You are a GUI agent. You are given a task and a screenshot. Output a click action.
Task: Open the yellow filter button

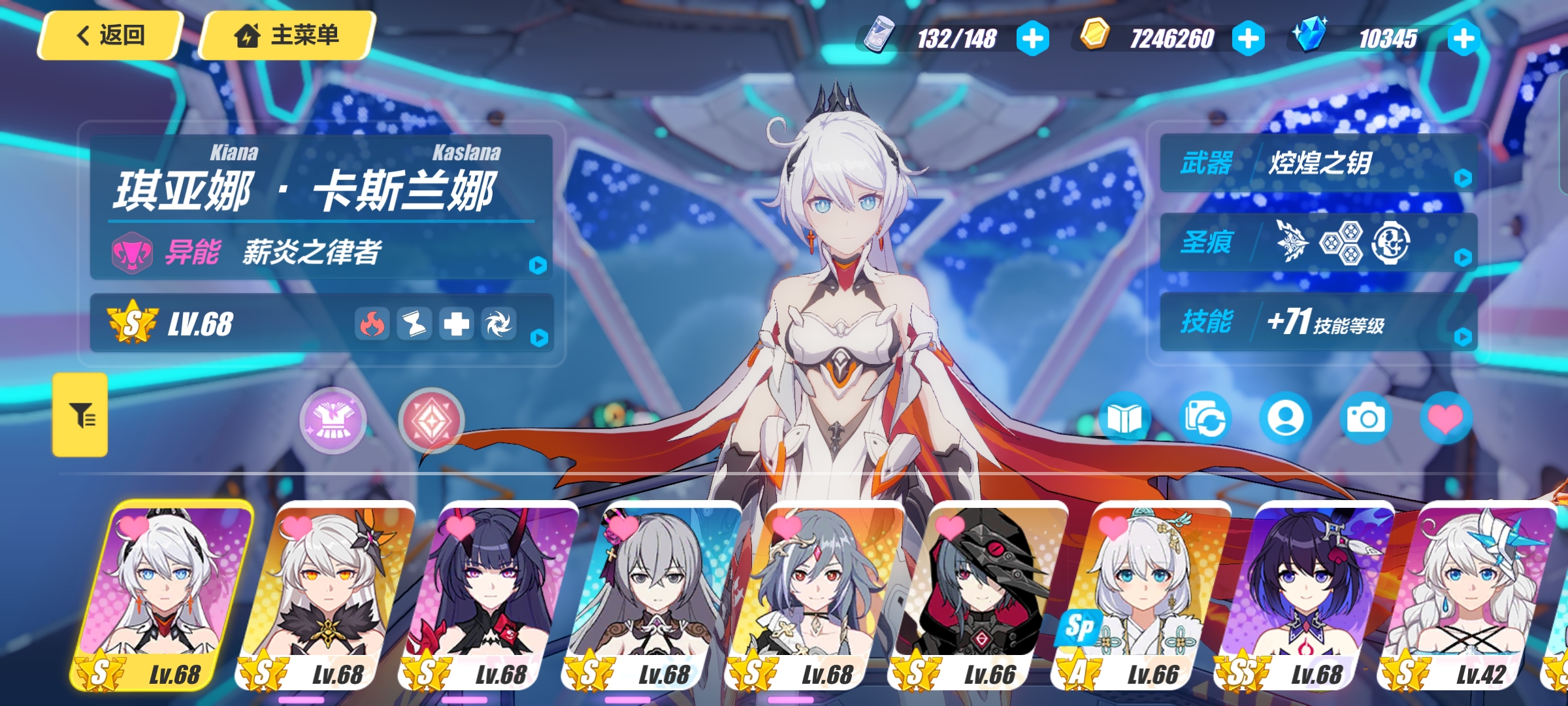coord(80,414)
